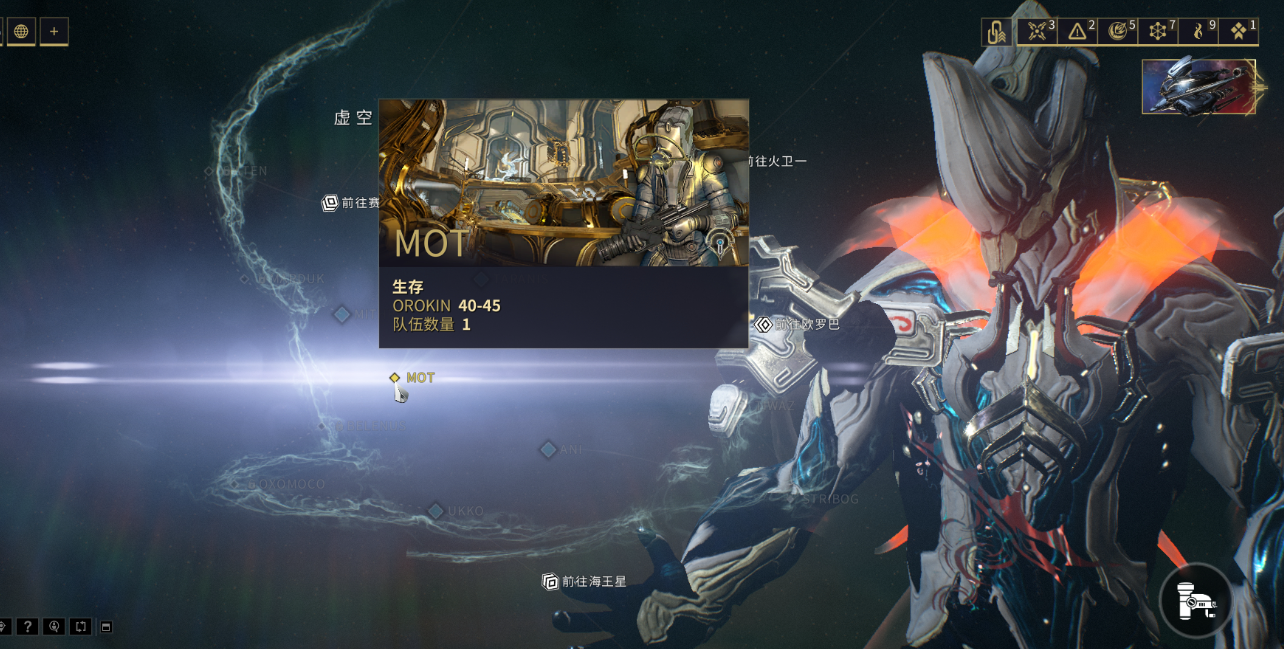The image size is (1284, 649).
Task: Travel to Neptune via 前往海王星
Action: tap(585, 581)
